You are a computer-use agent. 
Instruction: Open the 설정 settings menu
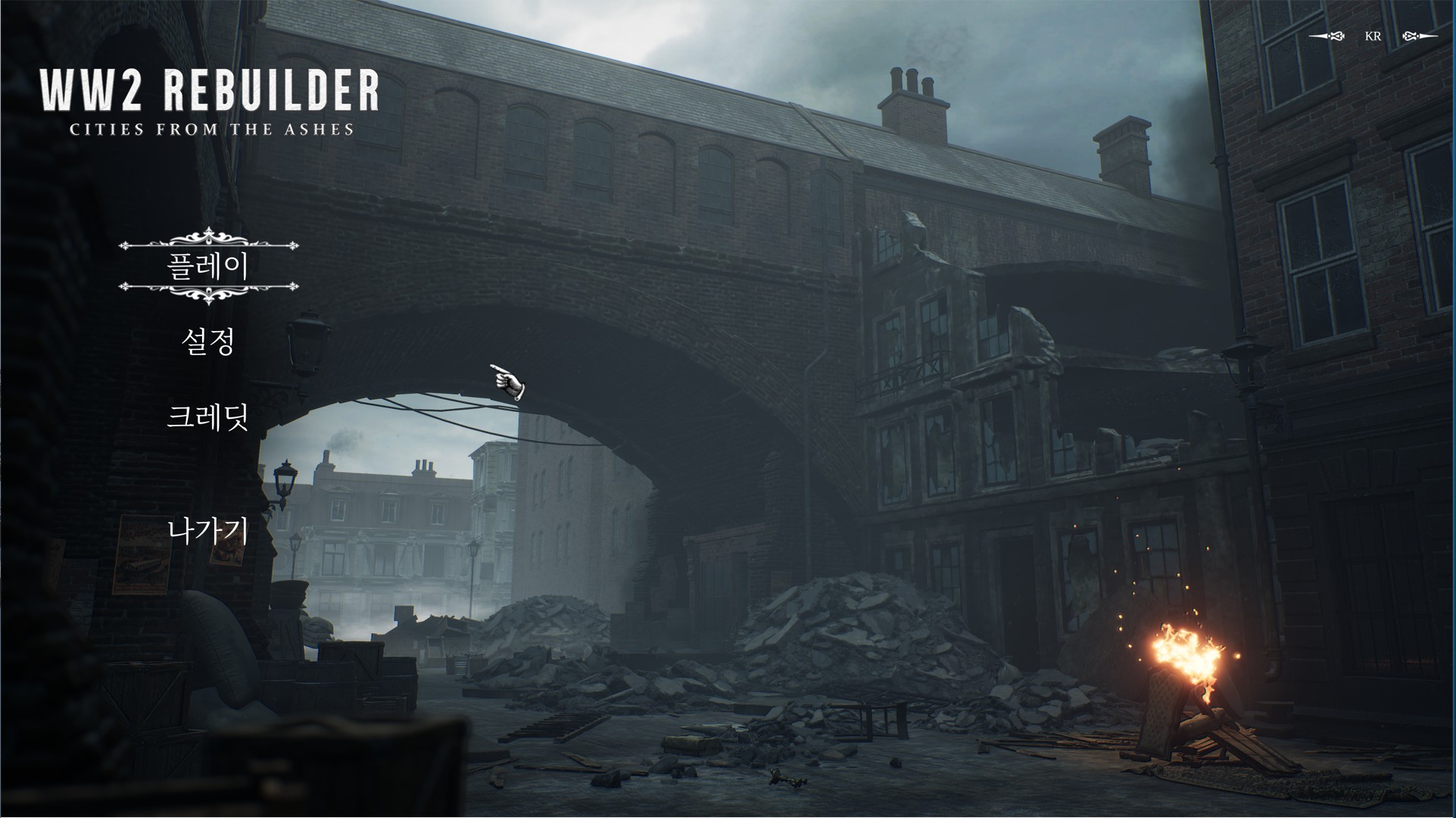pyautogui.click(x=208, y=342)
